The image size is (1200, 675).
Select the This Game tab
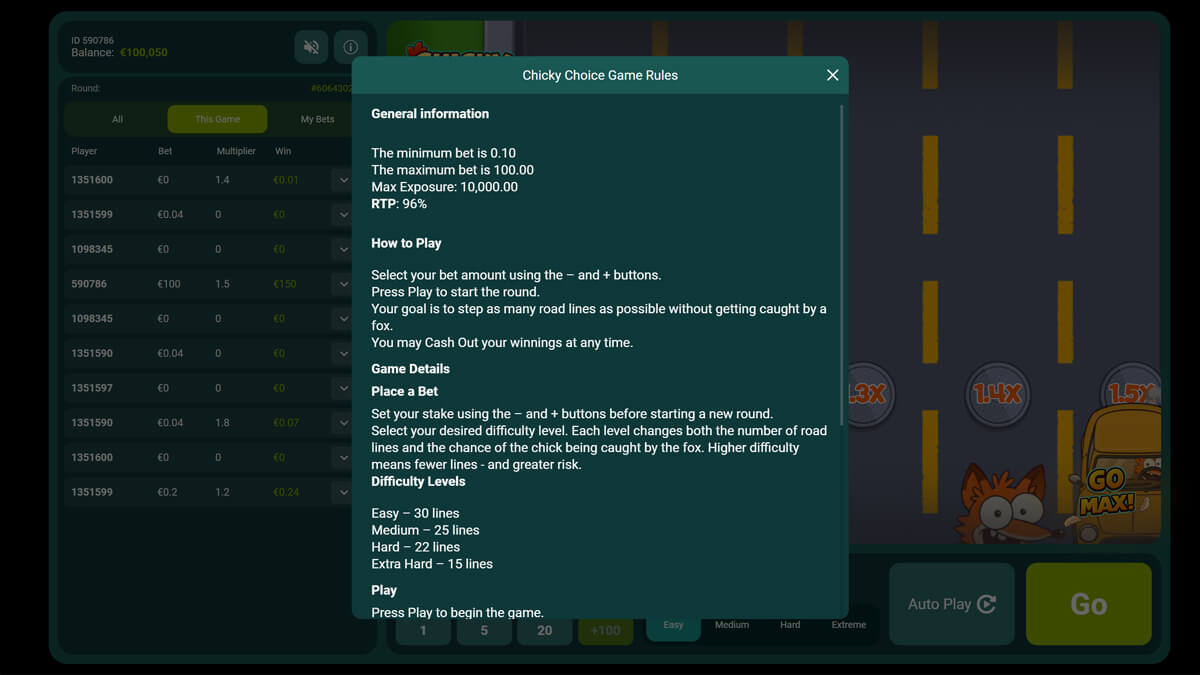coord(217,119)
